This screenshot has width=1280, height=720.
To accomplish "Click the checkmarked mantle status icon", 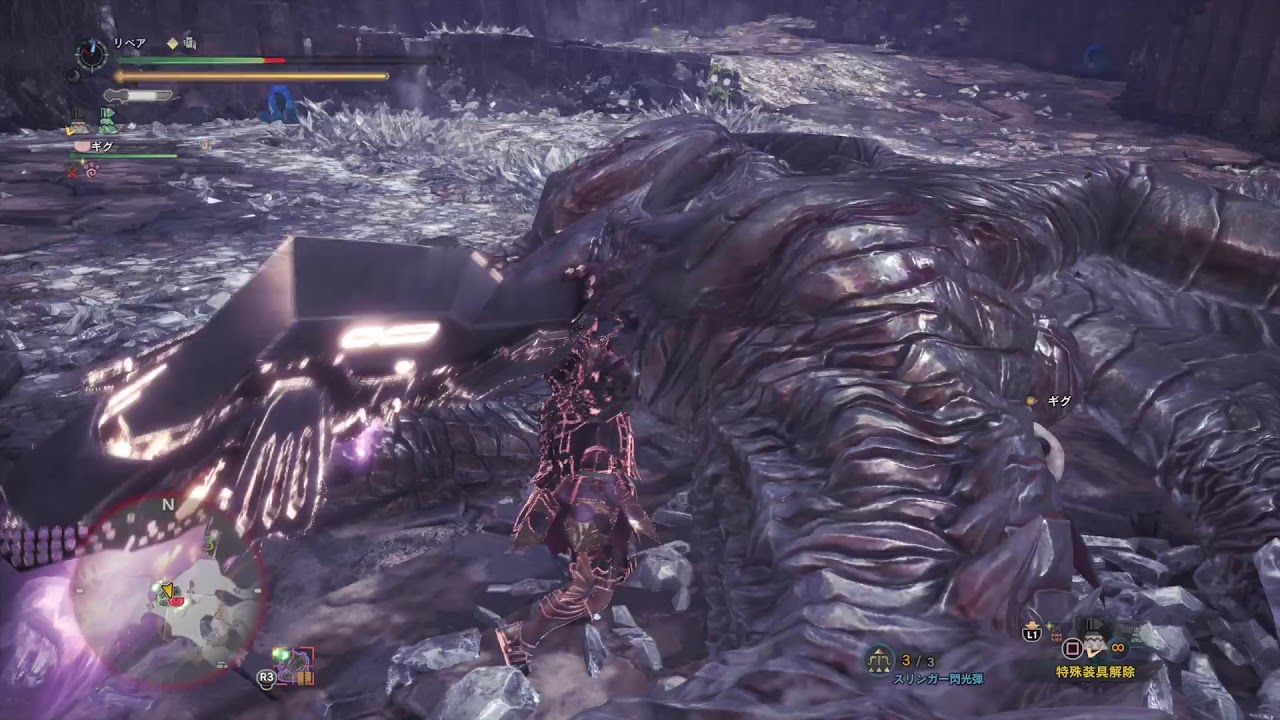I will [x=77, y=123].
